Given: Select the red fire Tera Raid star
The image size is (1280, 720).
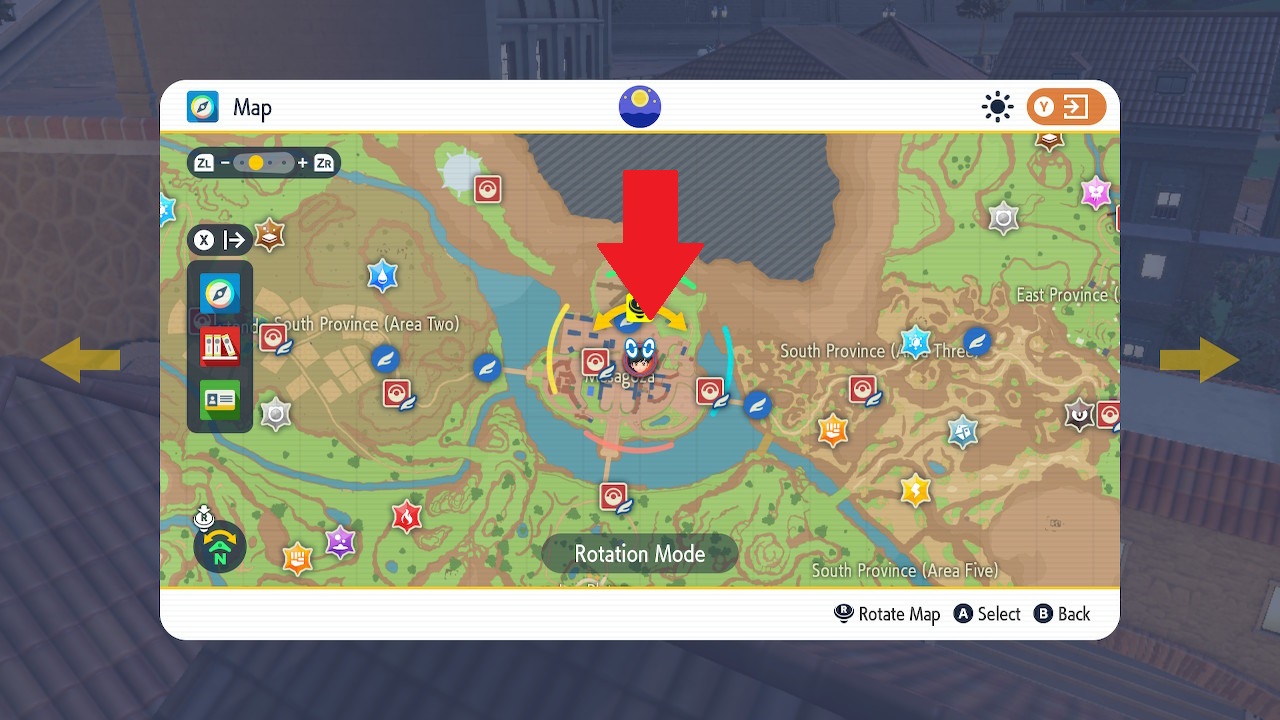Looking at the screenshot, I should [x=405, y=517].
